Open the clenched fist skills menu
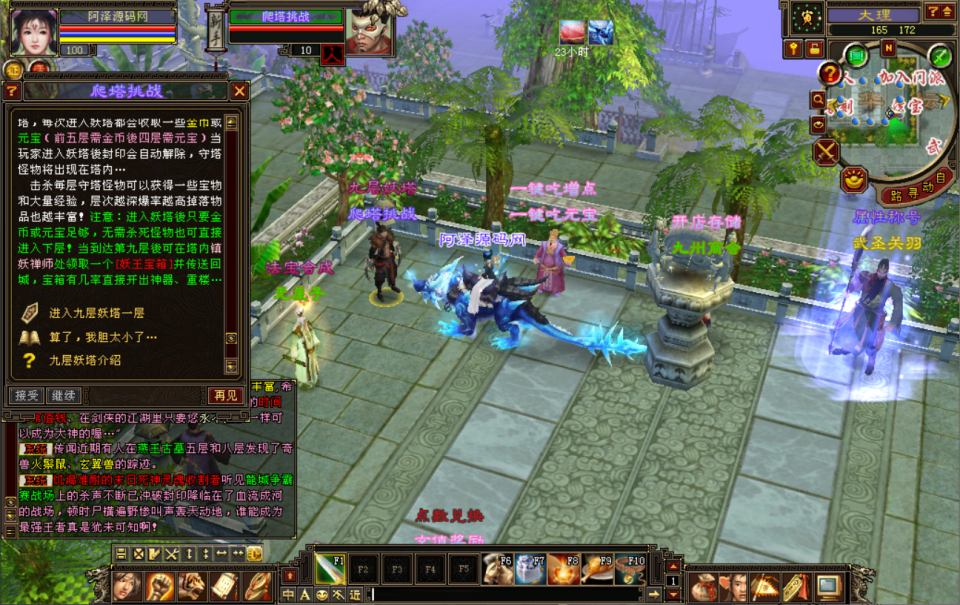960x605 pixels. (x=160, y=586)
